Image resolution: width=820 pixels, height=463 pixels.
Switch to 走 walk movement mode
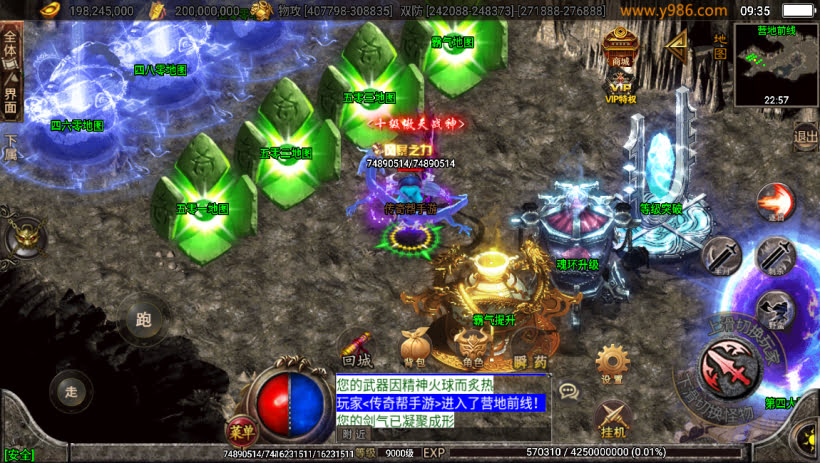70,390
